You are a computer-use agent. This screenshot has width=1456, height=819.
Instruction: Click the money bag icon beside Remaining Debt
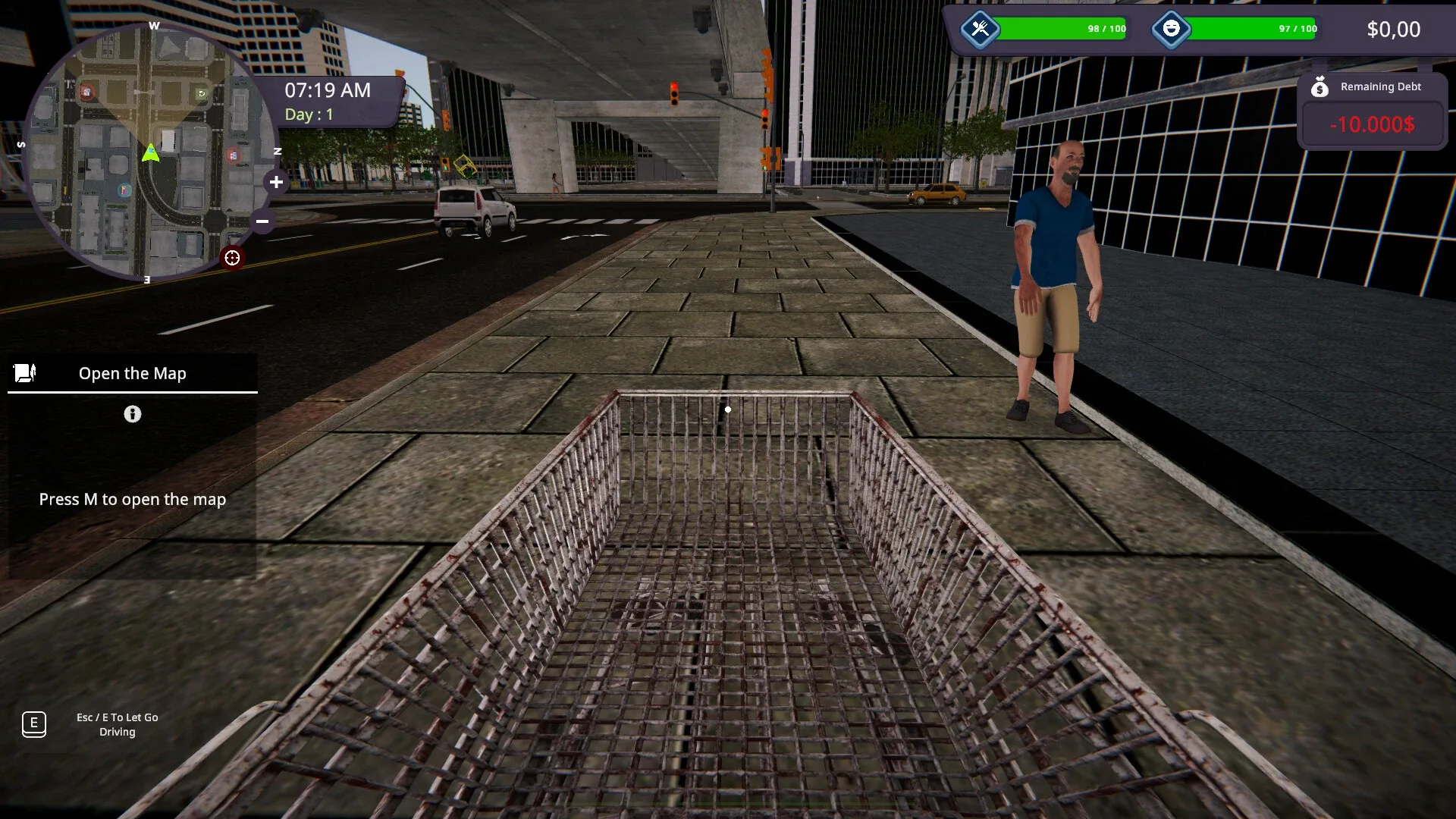point(1321,86)
